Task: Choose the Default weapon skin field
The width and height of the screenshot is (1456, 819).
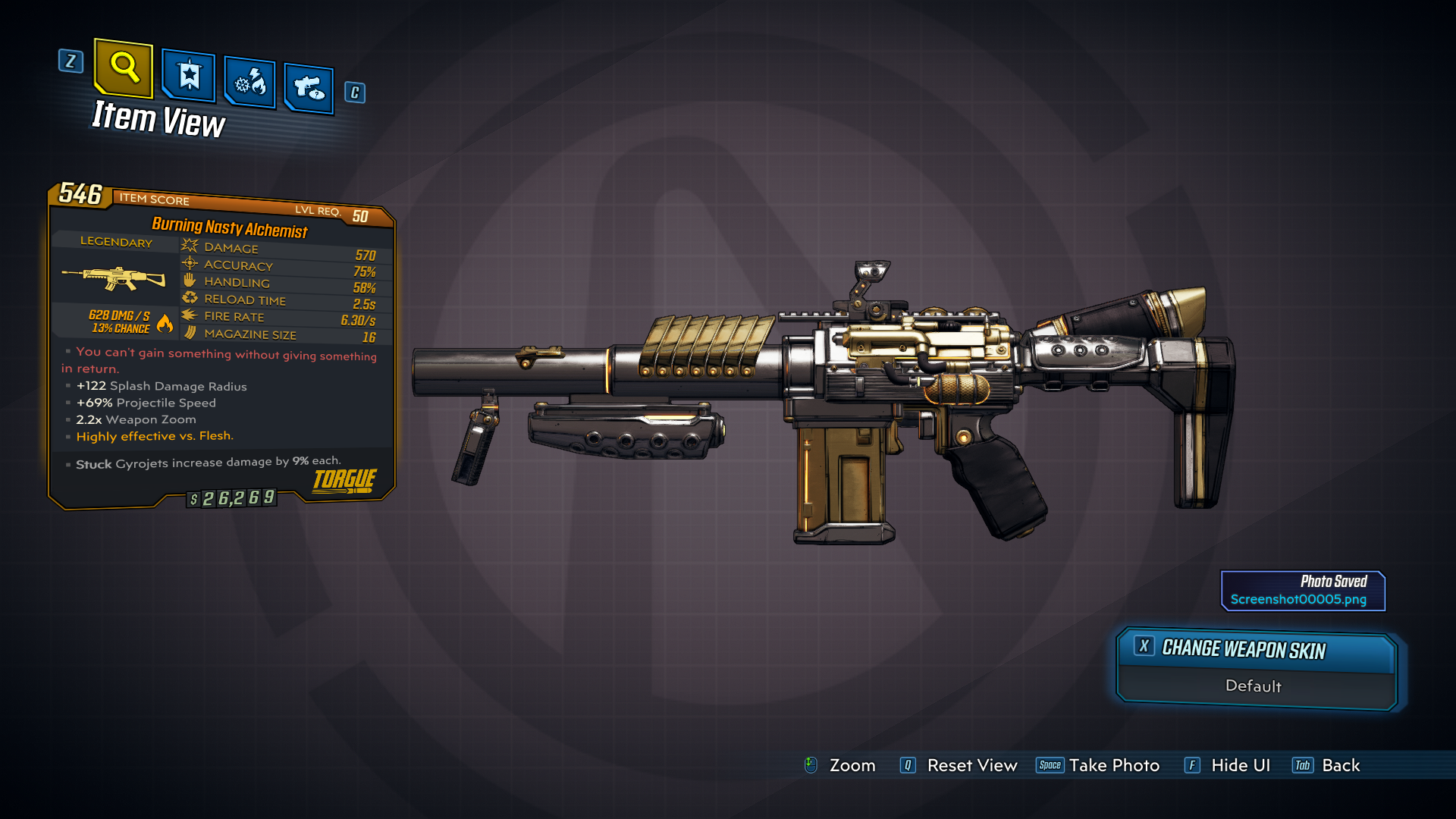Action: point(1254,686)
